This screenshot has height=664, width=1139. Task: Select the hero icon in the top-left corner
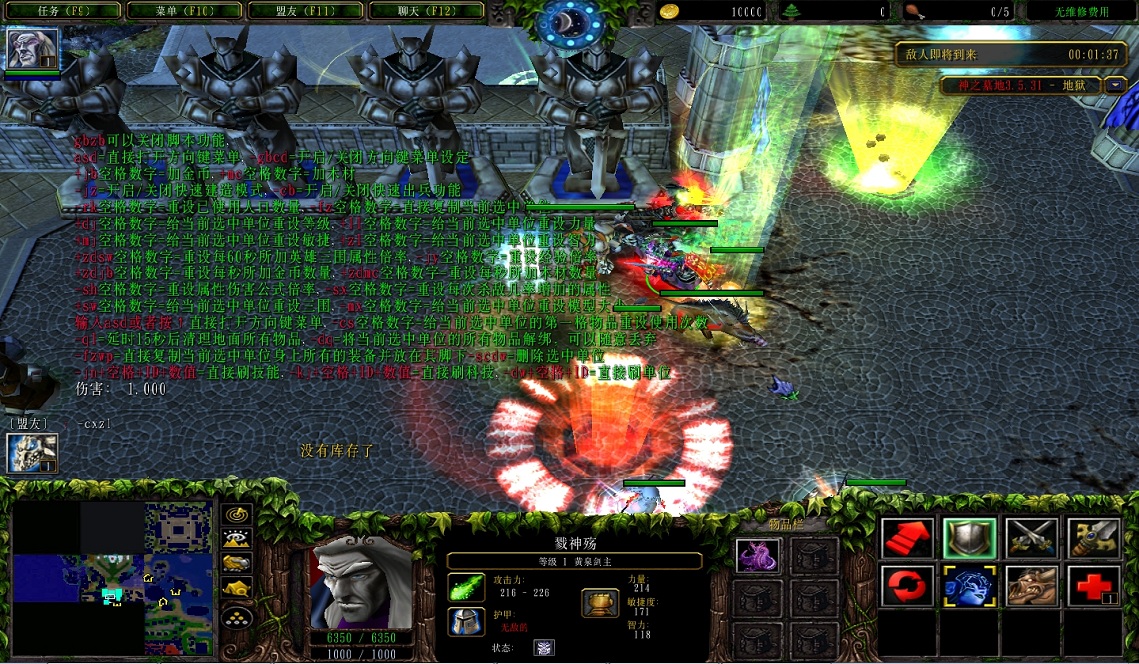(x=32, y=49)
